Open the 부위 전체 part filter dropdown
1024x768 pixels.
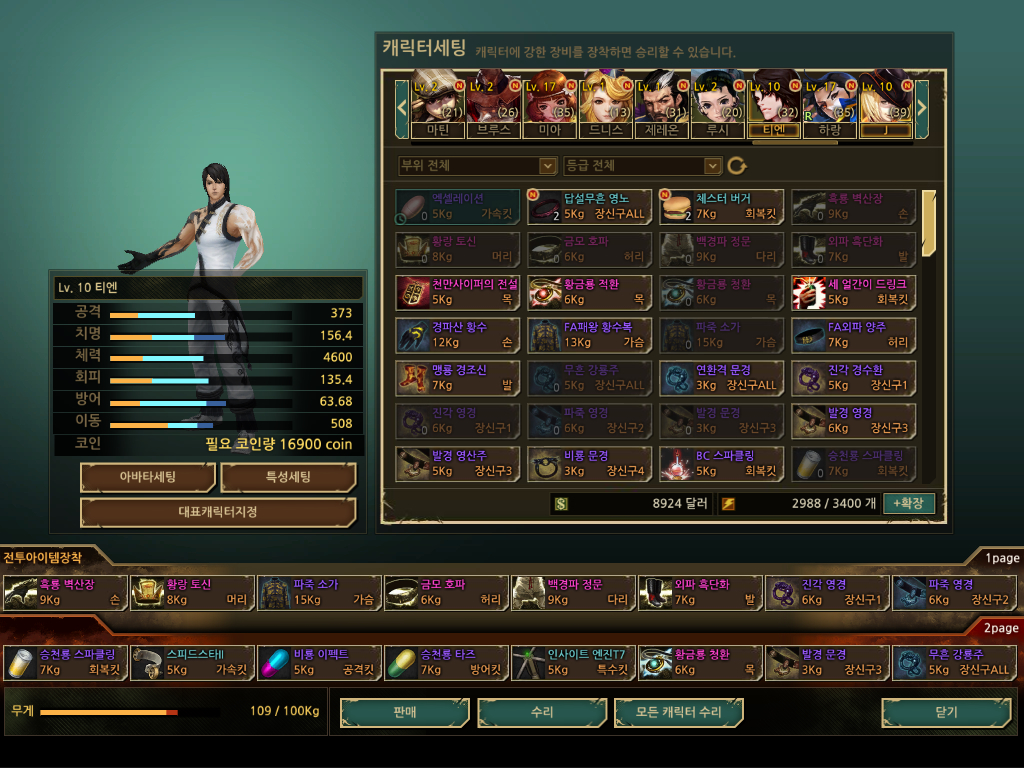(x=476, y=165)
